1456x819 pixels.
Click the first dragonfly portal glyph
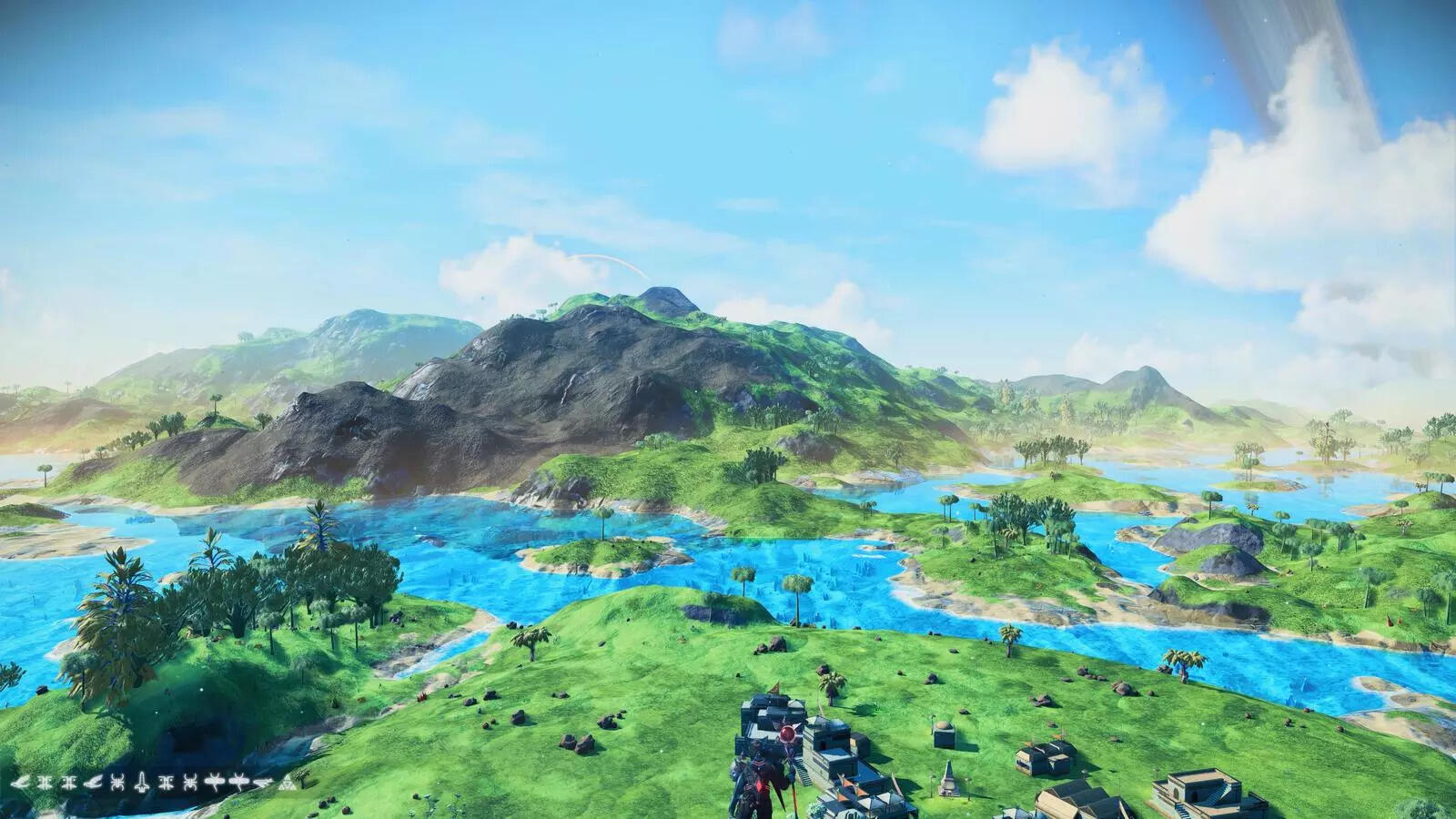pyautogui.click(x=214, y=783)
